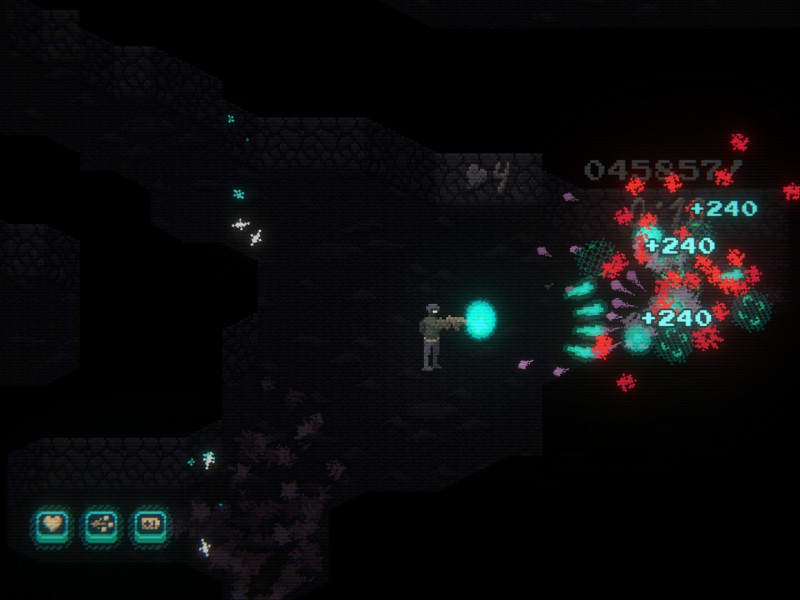The height and width of the screenshot is (600, 800).
Task: Click the spread-shot upgrade icon
Action: pos(101,523)
